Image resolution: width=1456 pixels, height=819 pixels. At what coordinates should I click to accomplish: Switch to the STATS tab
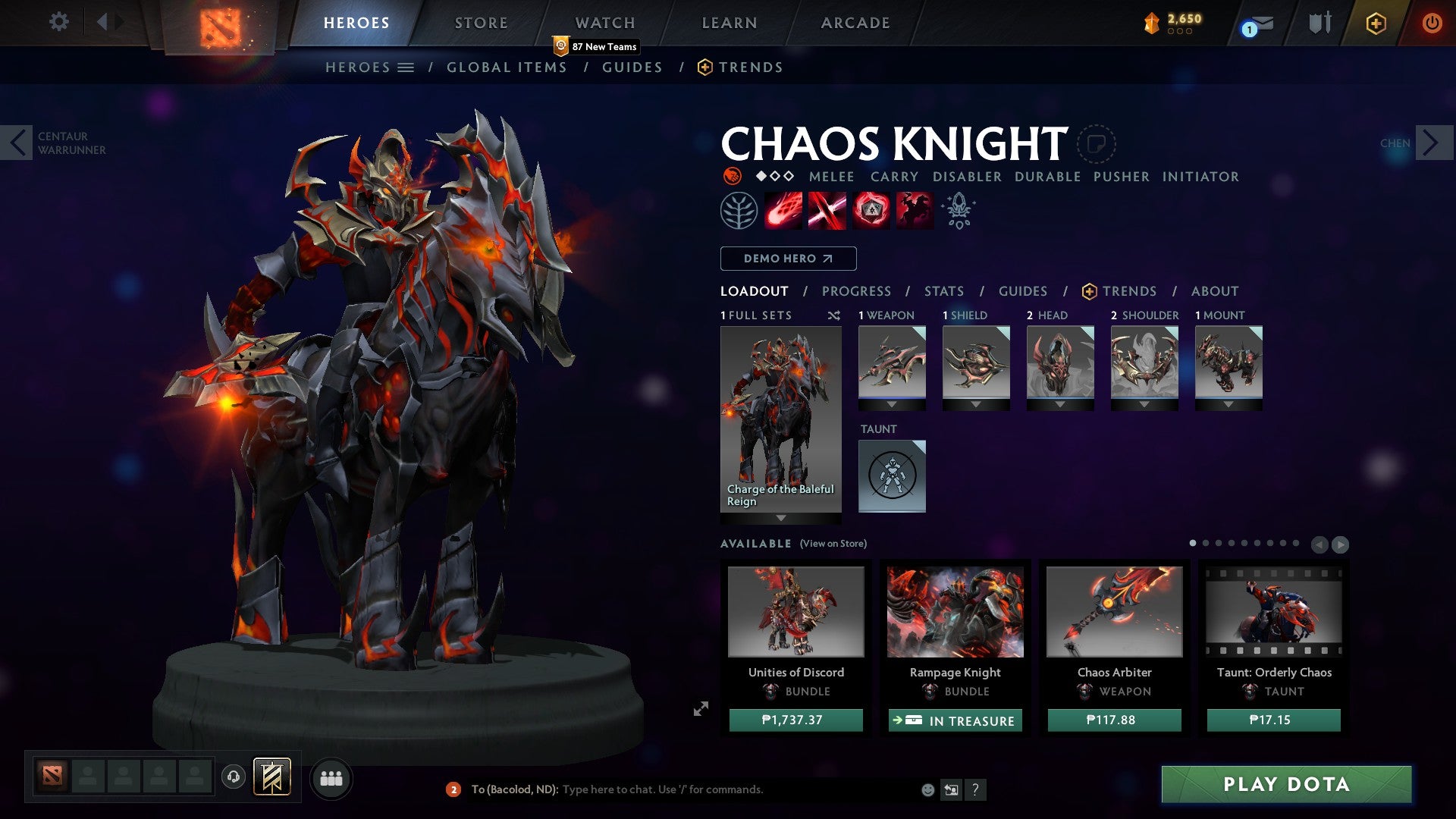point(943,291)
